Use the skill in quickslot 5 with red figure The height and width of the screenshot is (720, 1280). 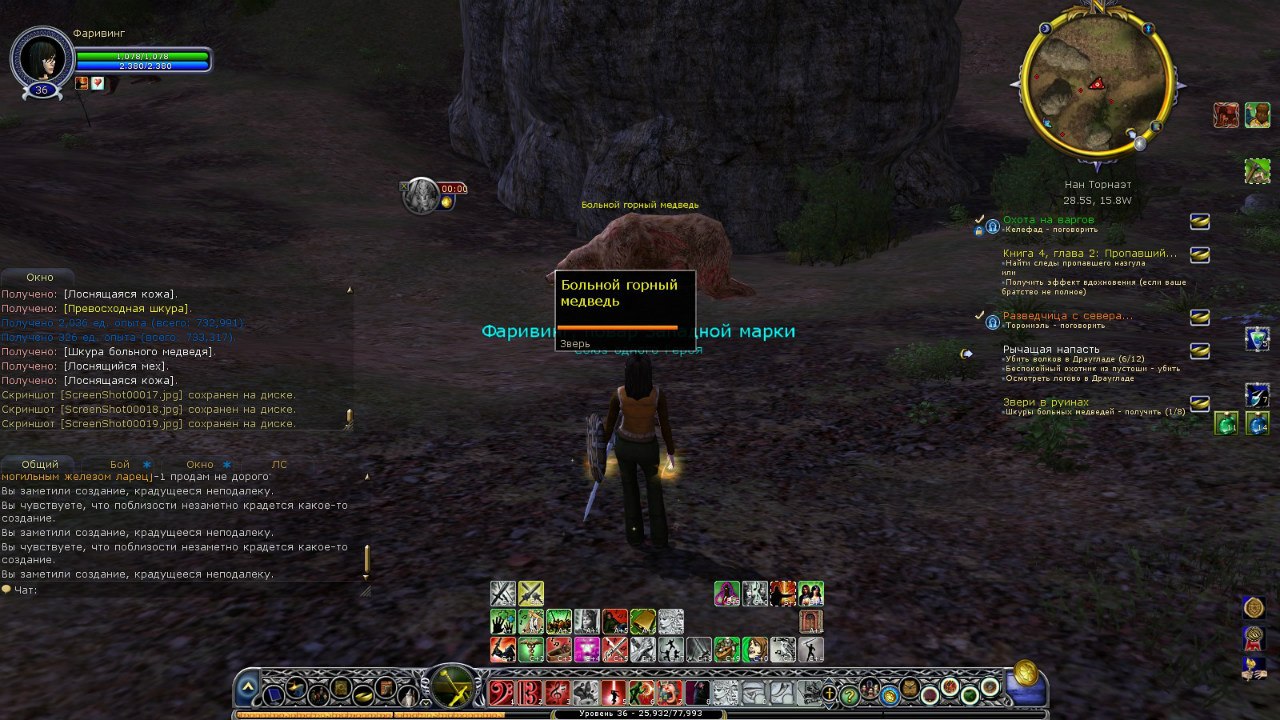[613, 692]
